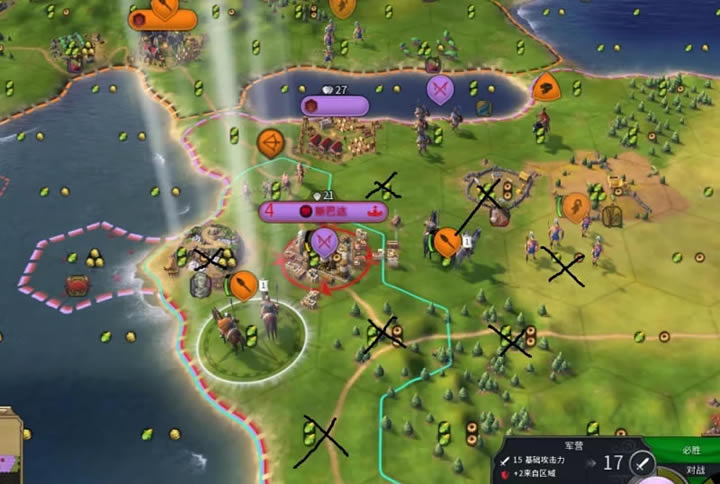The width and height of the screenshot is (720, 484).
Task: Click the orange city banner at the screen's top-left
Action: (162, 18)
